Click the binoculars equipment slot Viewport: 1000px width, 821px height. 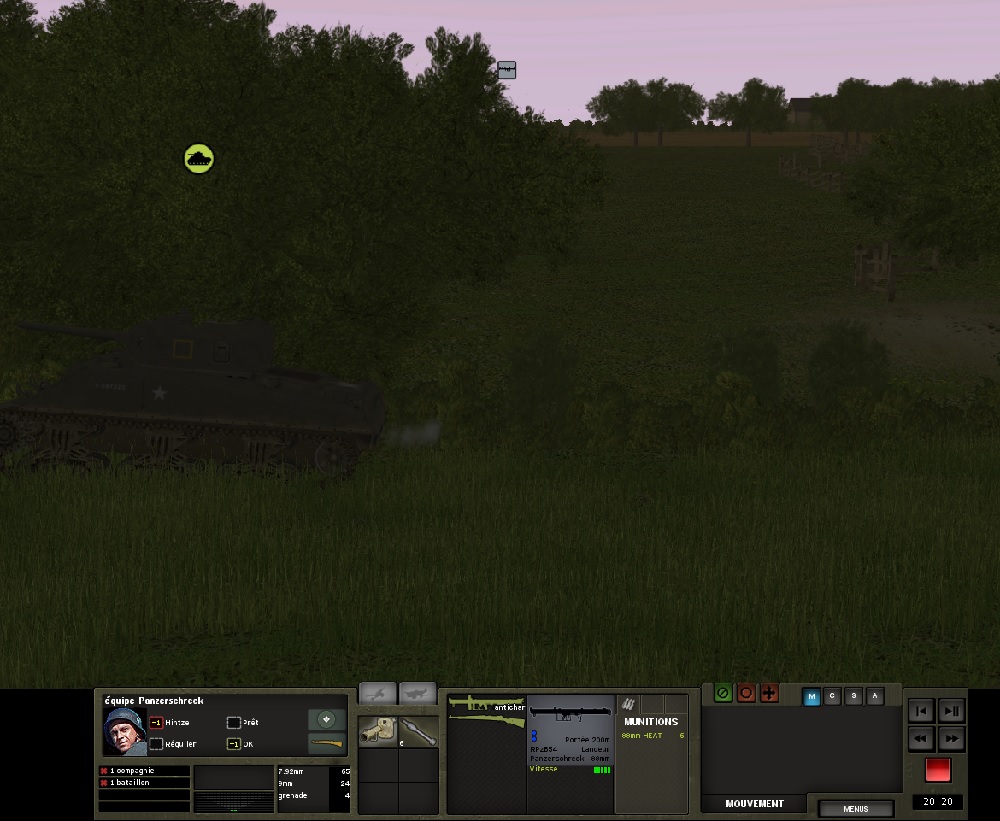[x=378, y=731]
